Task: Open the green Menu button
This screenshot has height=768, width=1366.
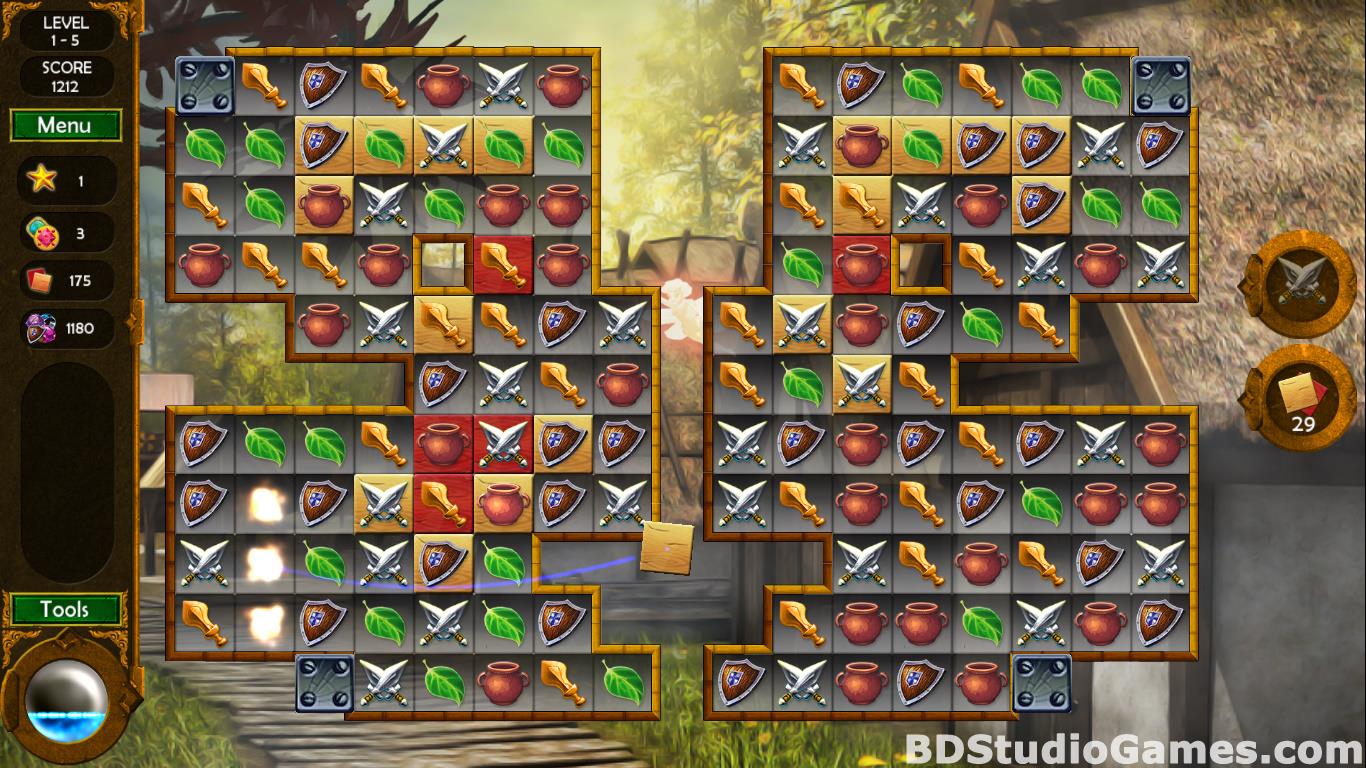Action: (65, 126)
